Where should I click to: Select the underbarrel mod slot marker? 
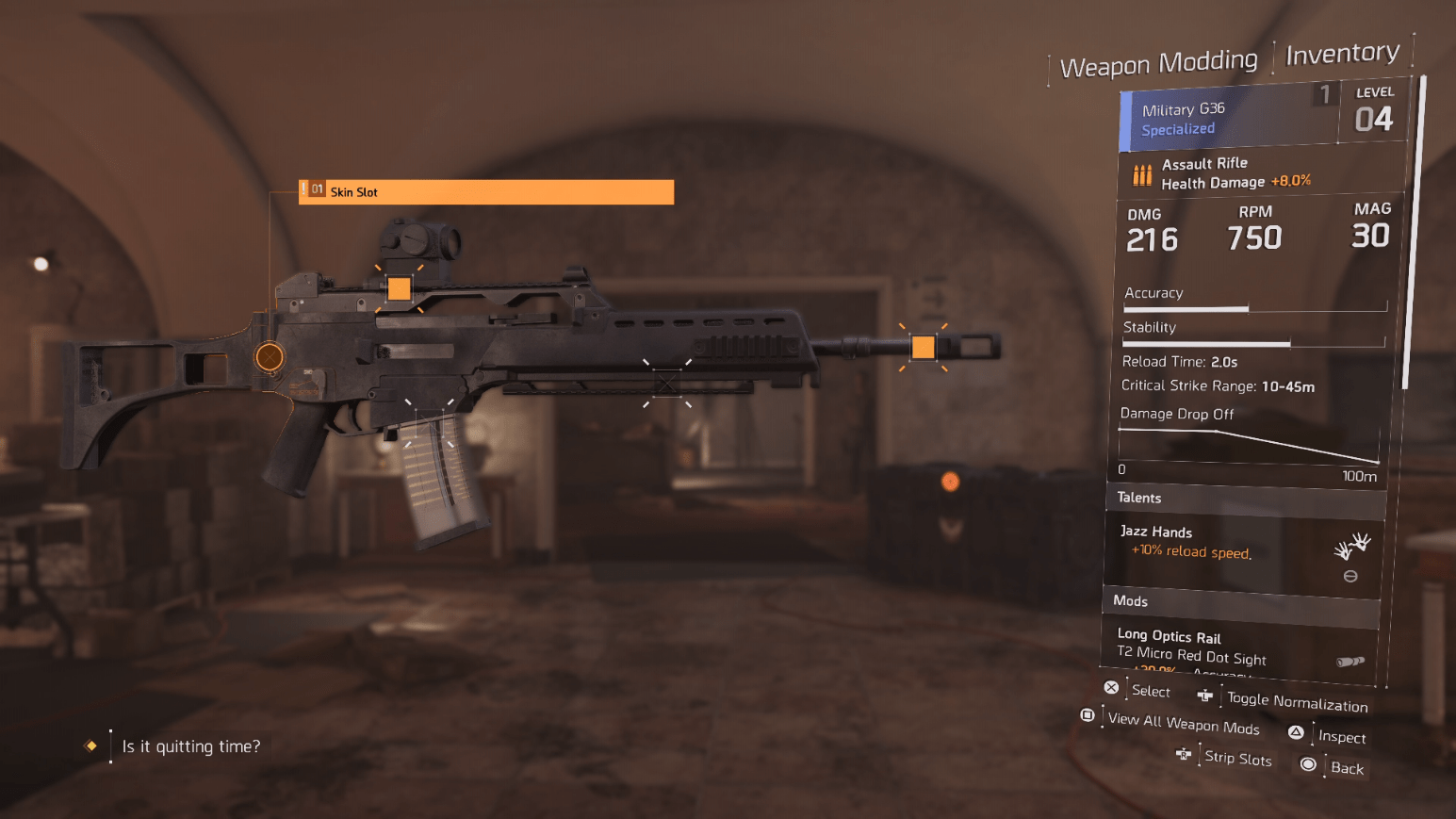[x=667, y=384]
